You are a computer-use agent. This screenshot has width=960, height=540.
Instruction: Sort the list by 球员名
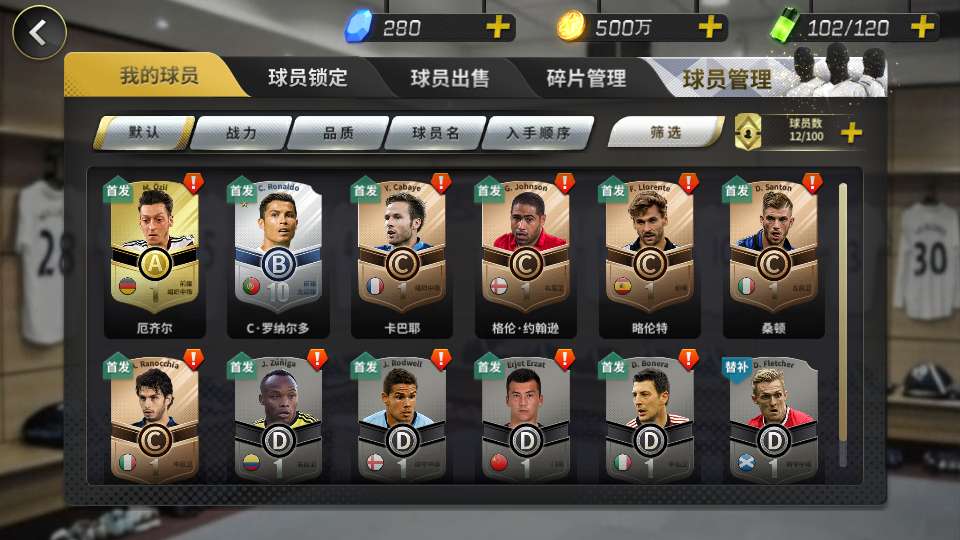coord(435,132)
